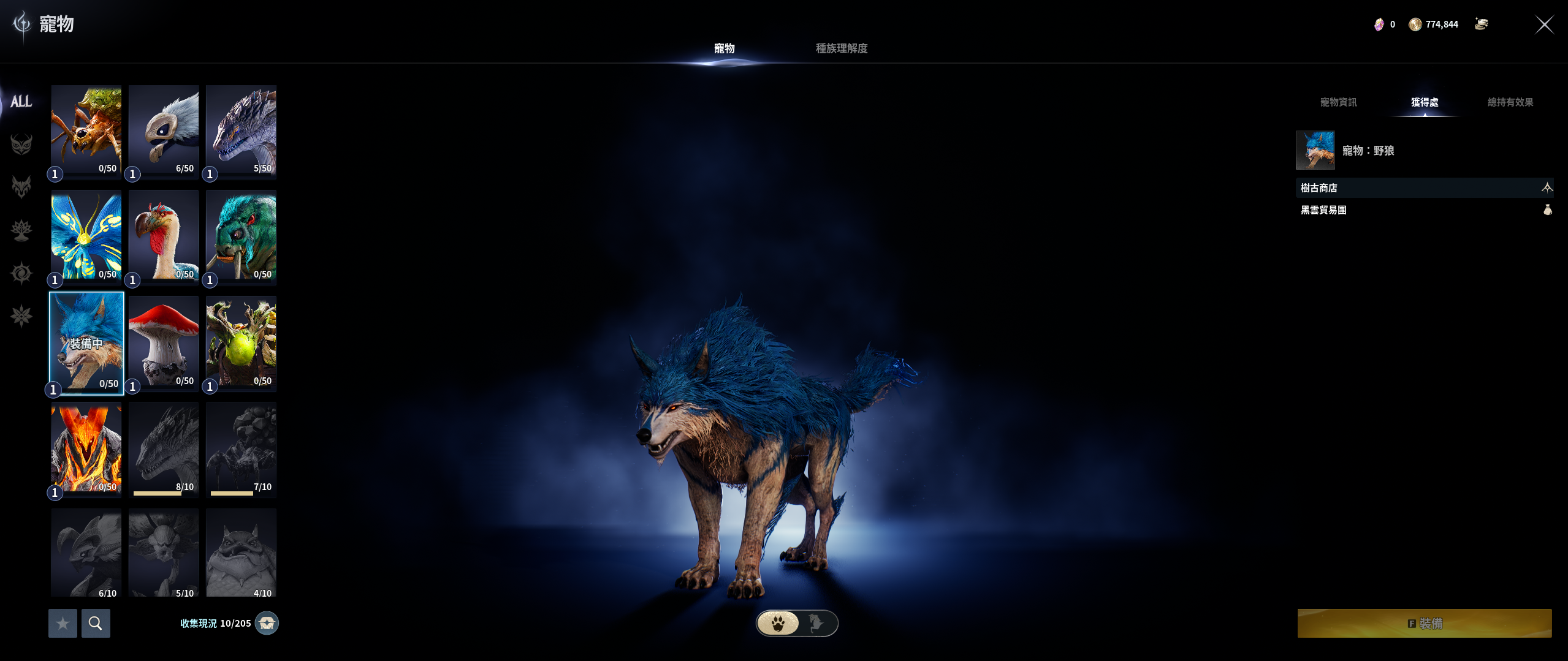Image resolution: width=1568 pixels, height=661 pixels.
Task: Open the 寵物資訊 tab
Action: (x=1338, y=102)
